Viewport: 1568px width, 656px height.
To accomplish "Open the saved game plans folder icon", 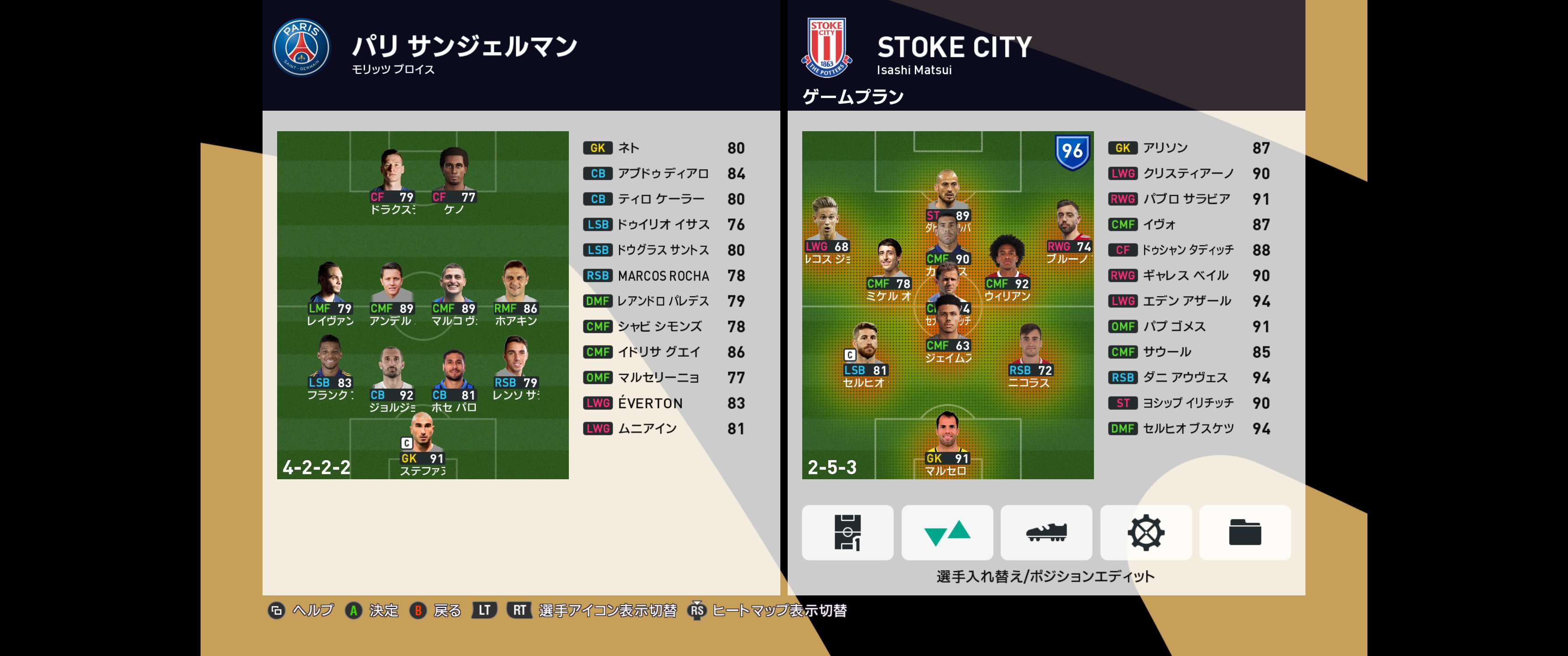I will click(1244, 533).
